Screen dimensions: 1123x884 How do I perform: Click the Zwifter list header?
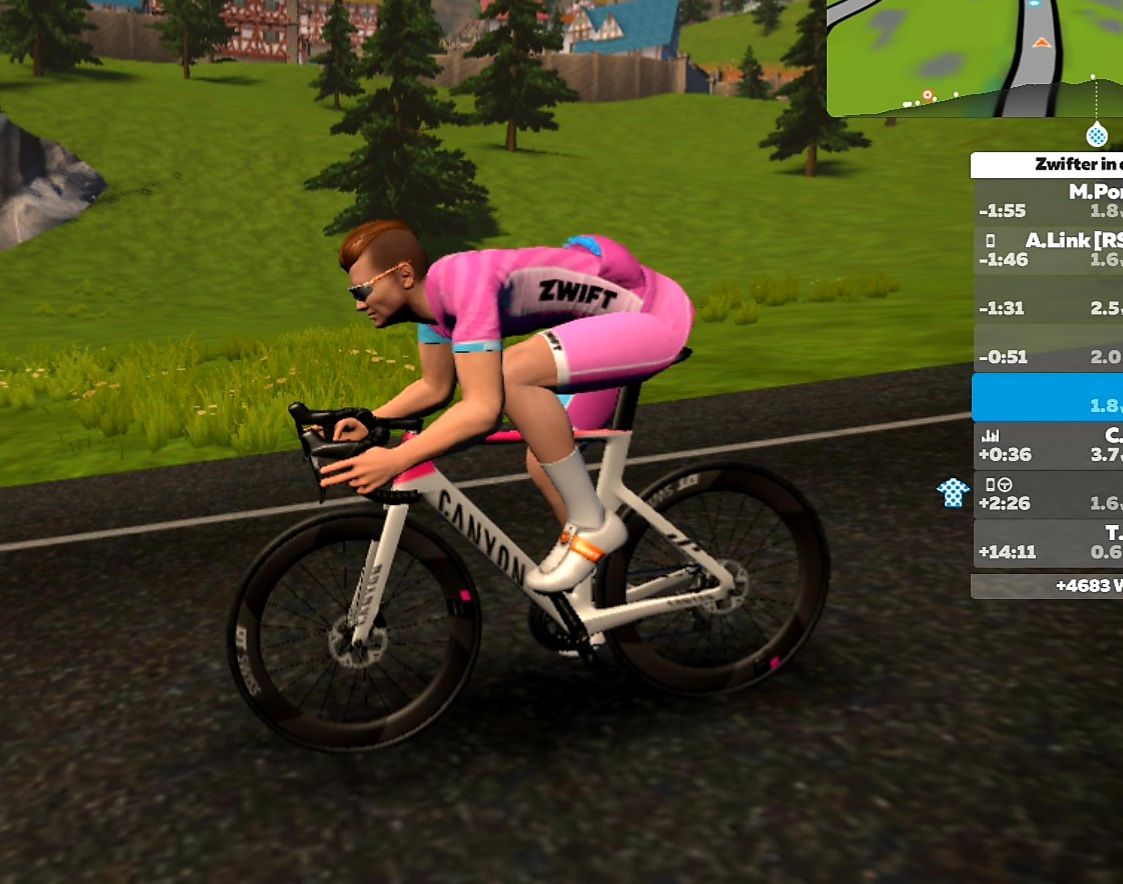click(x=1047, y=165)
